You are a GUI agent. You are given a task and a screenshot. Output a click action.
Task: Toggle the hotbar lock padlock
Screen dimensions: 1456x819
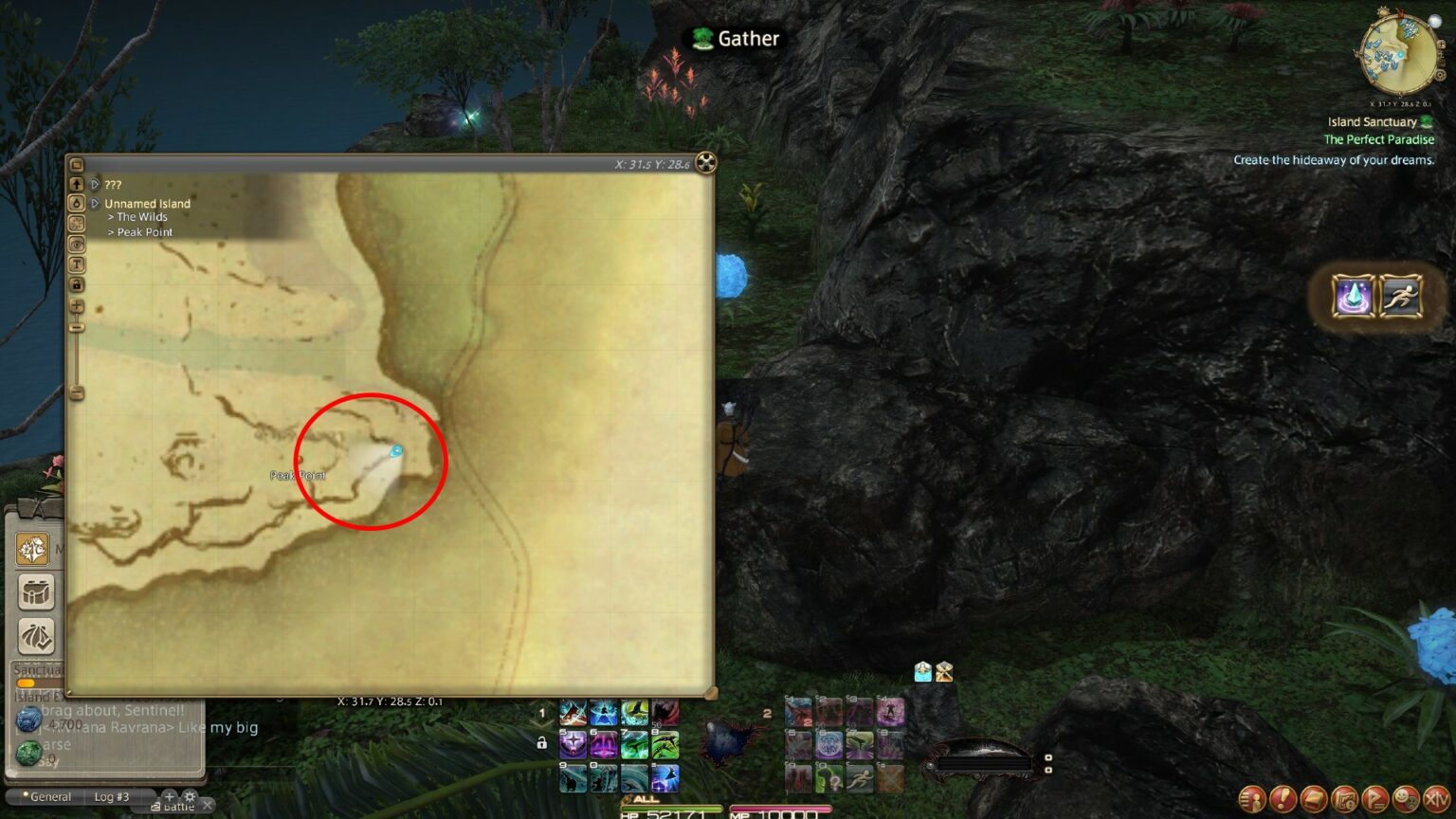pos(540,743)
